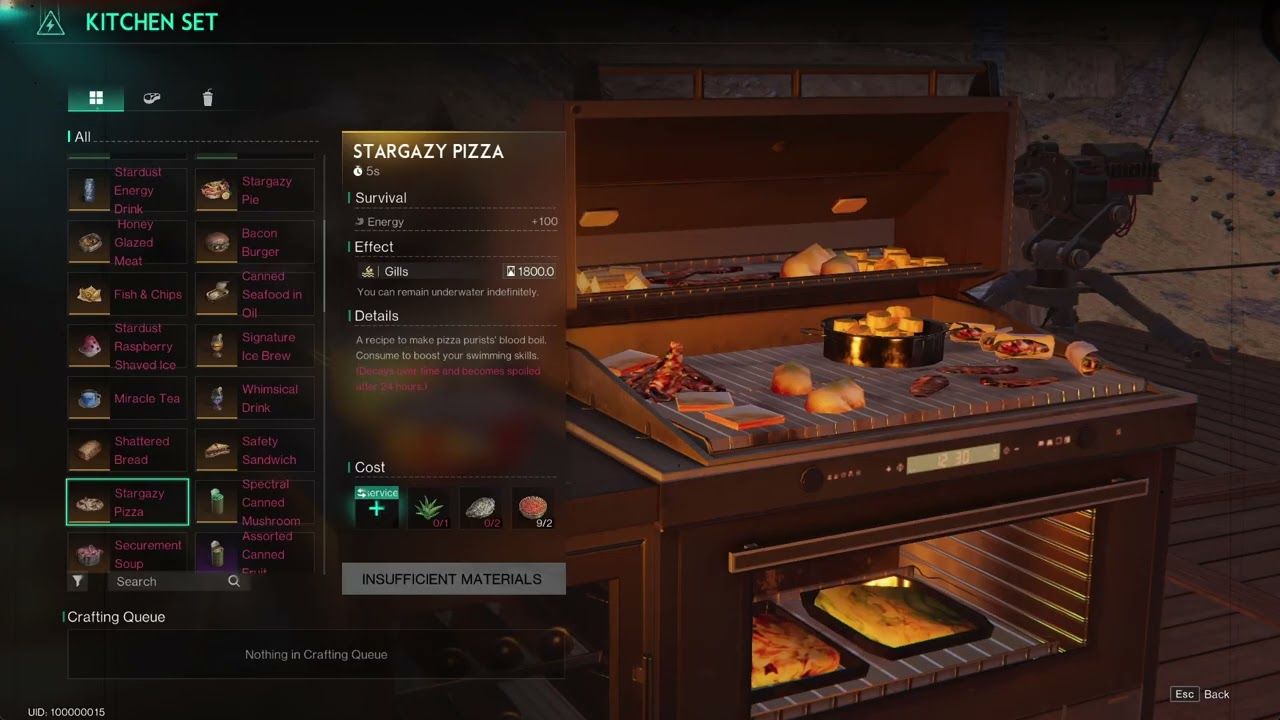Pick the Fish & Chips recipe
1280x720 pixels.
[x=127, y=294]
